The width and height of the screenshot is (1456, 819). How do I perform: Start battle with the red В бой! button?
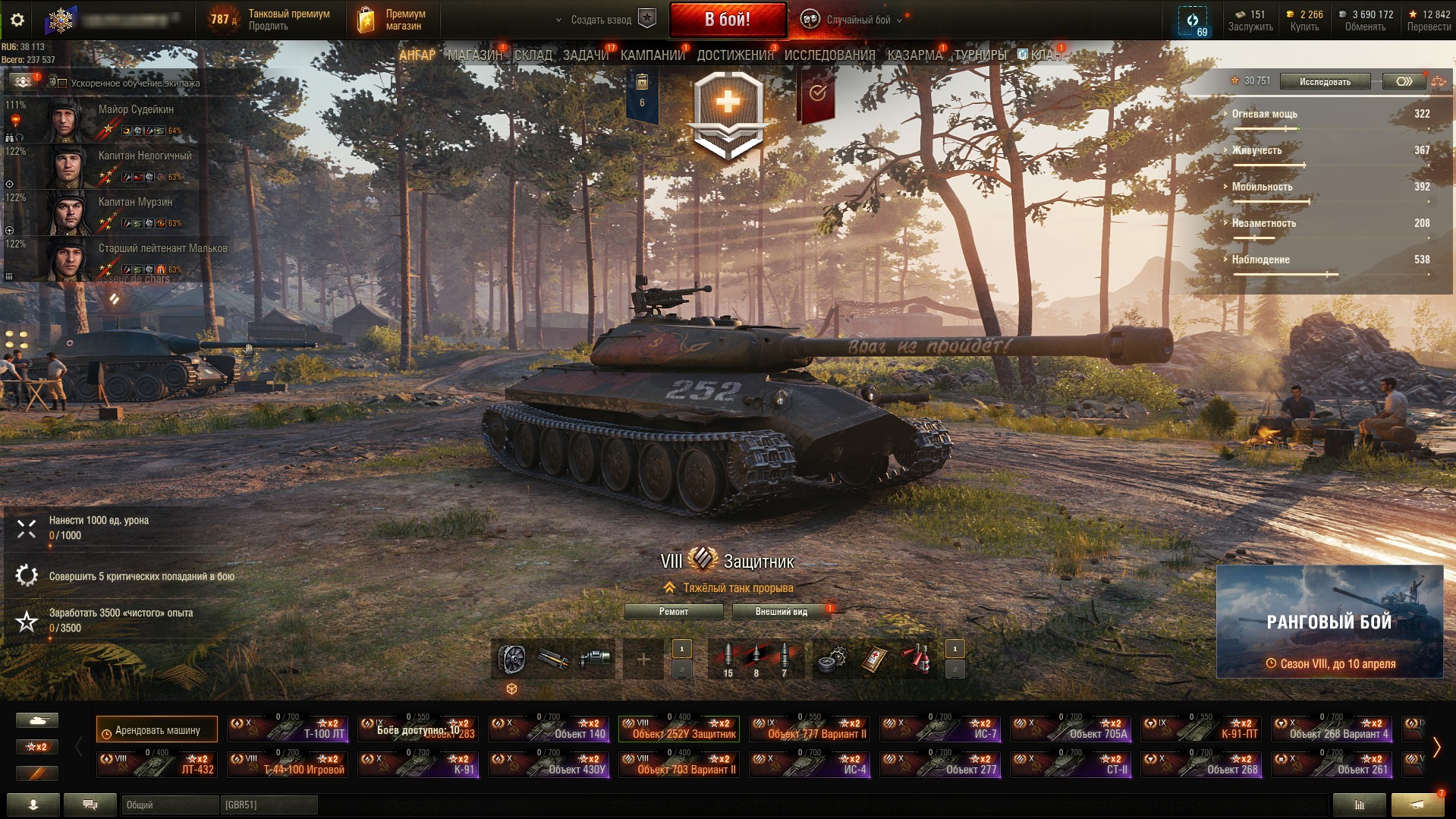tap(728, 20)
